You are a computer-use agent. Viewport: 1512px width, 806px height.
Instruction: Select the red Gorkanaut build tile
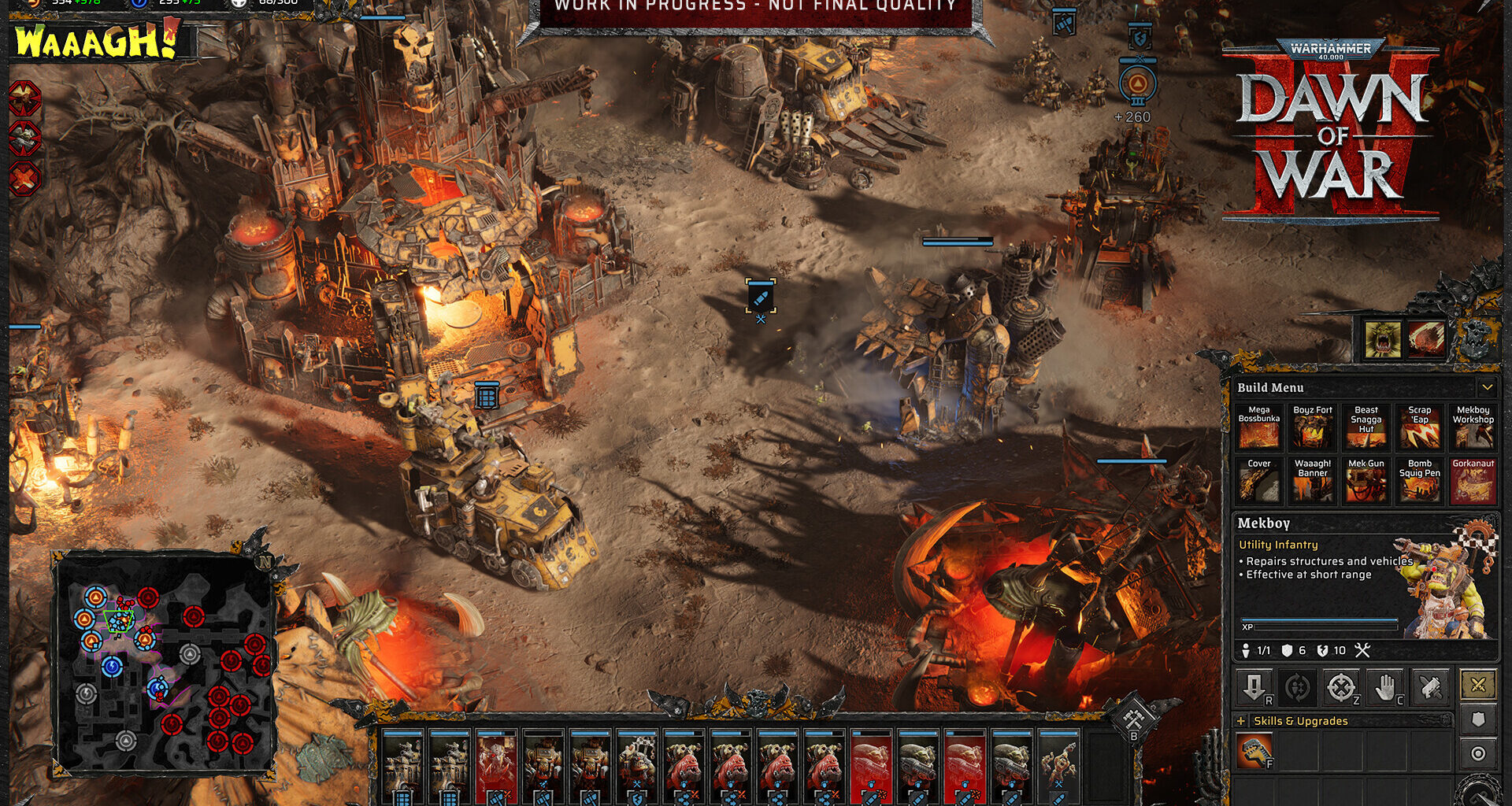[1473, 481]
